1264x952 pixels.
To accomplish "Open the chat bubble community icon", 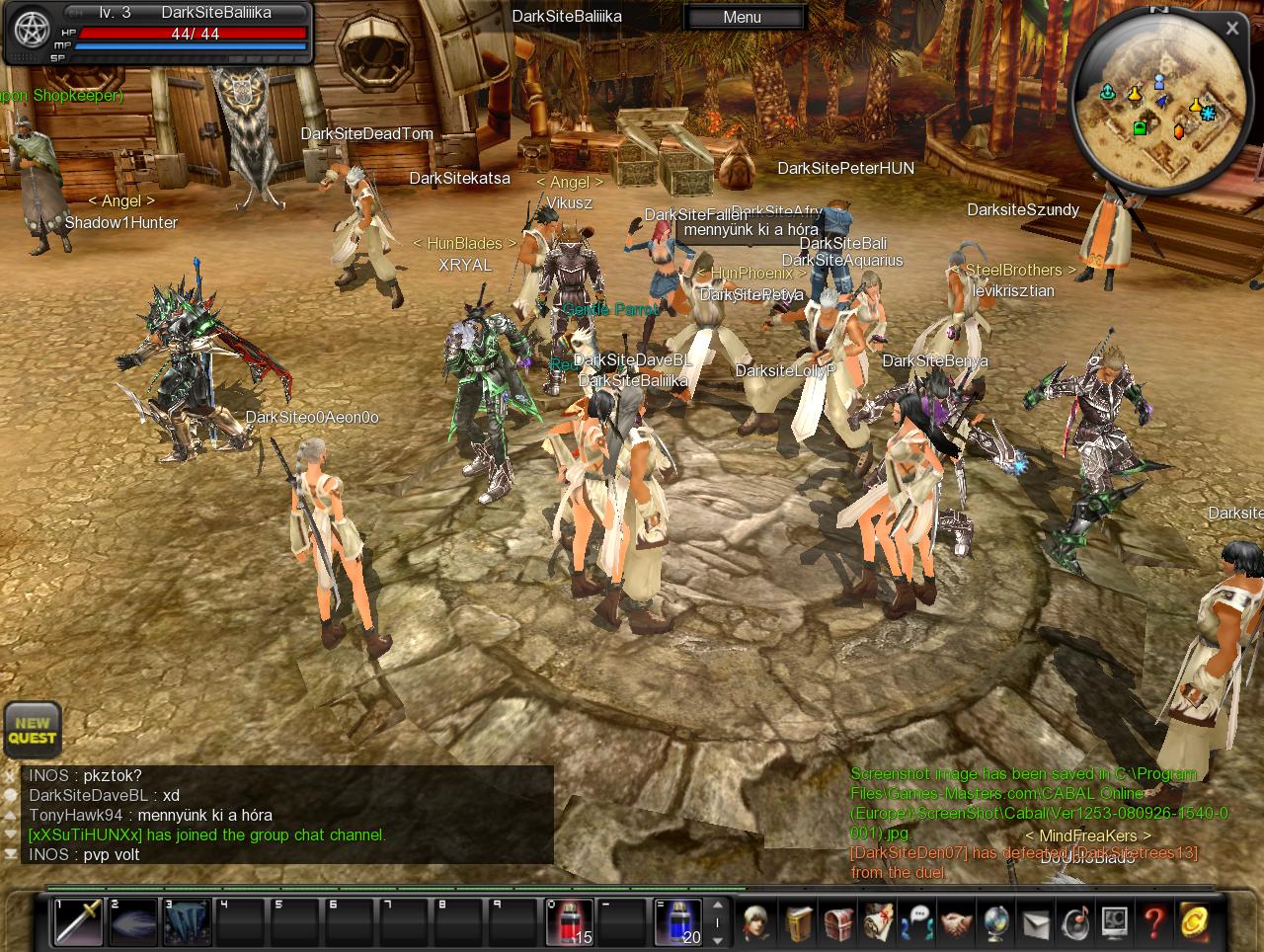I will pyautogui.click(x=917, y=922).
